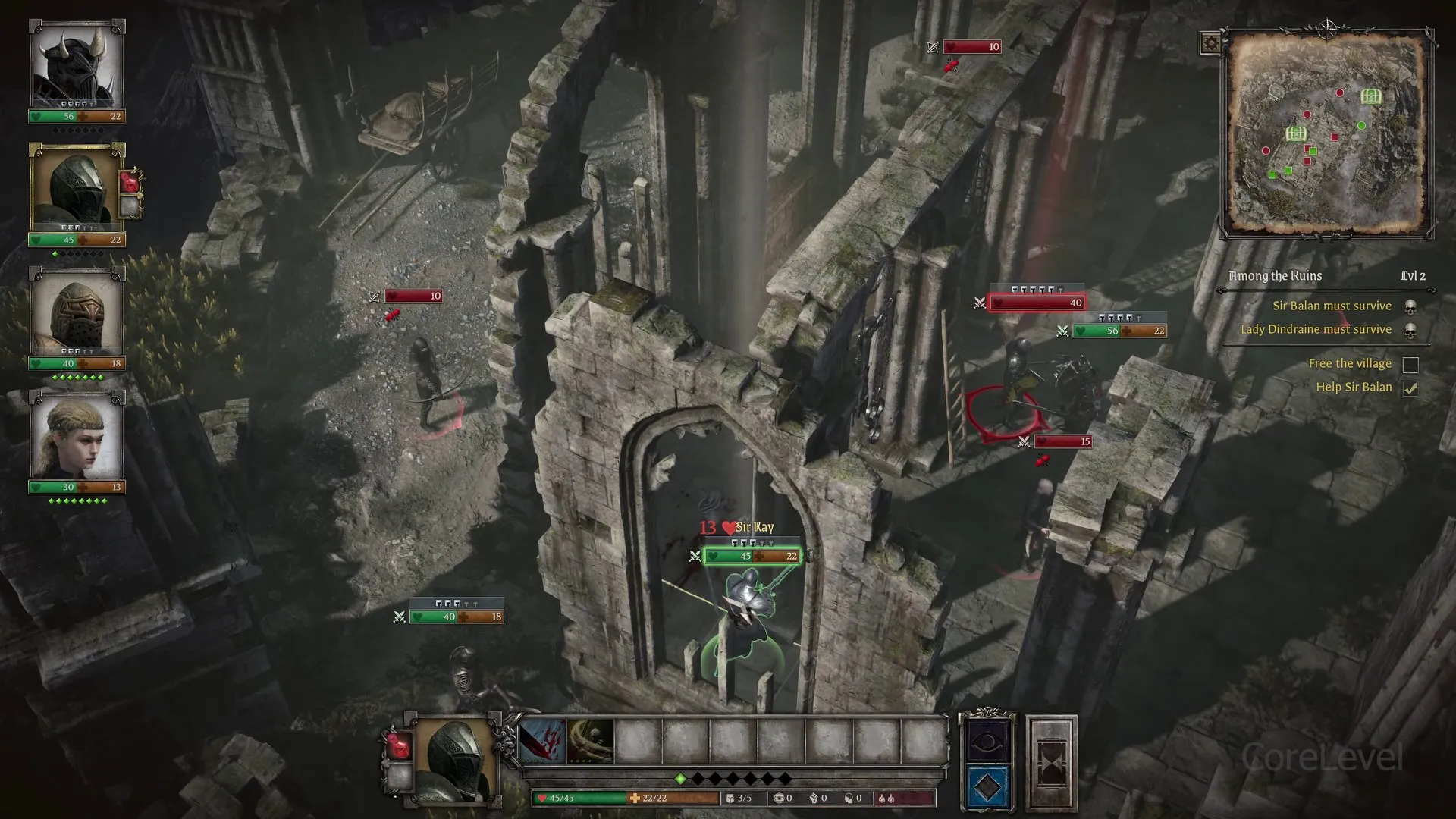
Task: Open settings with the gear icon
Action: pyautogui.click(x=1210, y=43)
